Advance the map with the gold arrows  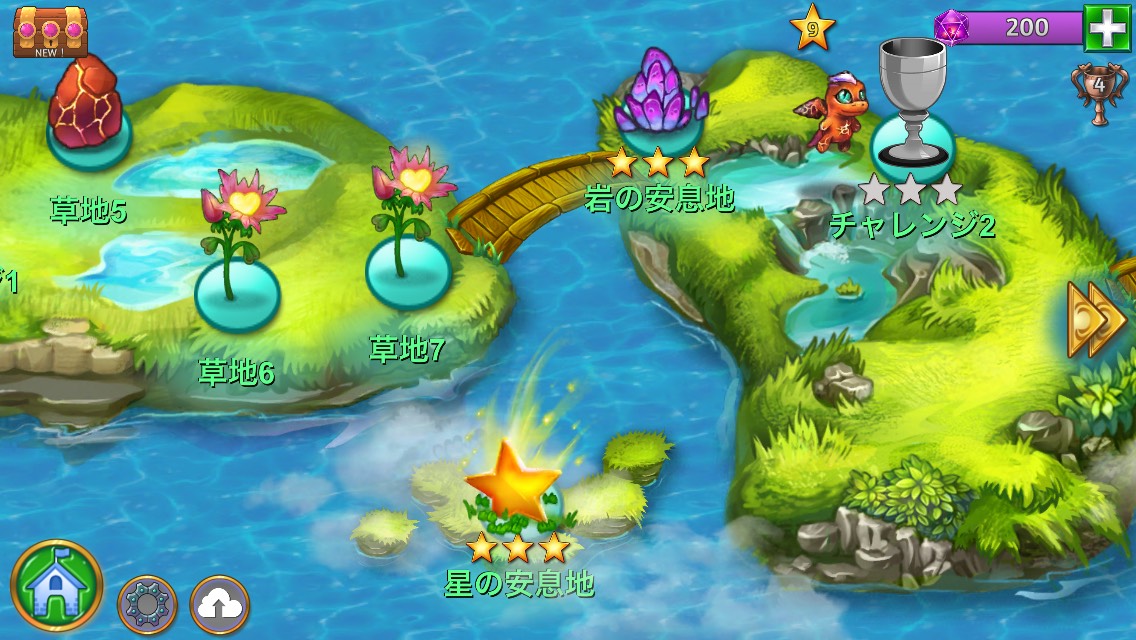point(1096,320)
